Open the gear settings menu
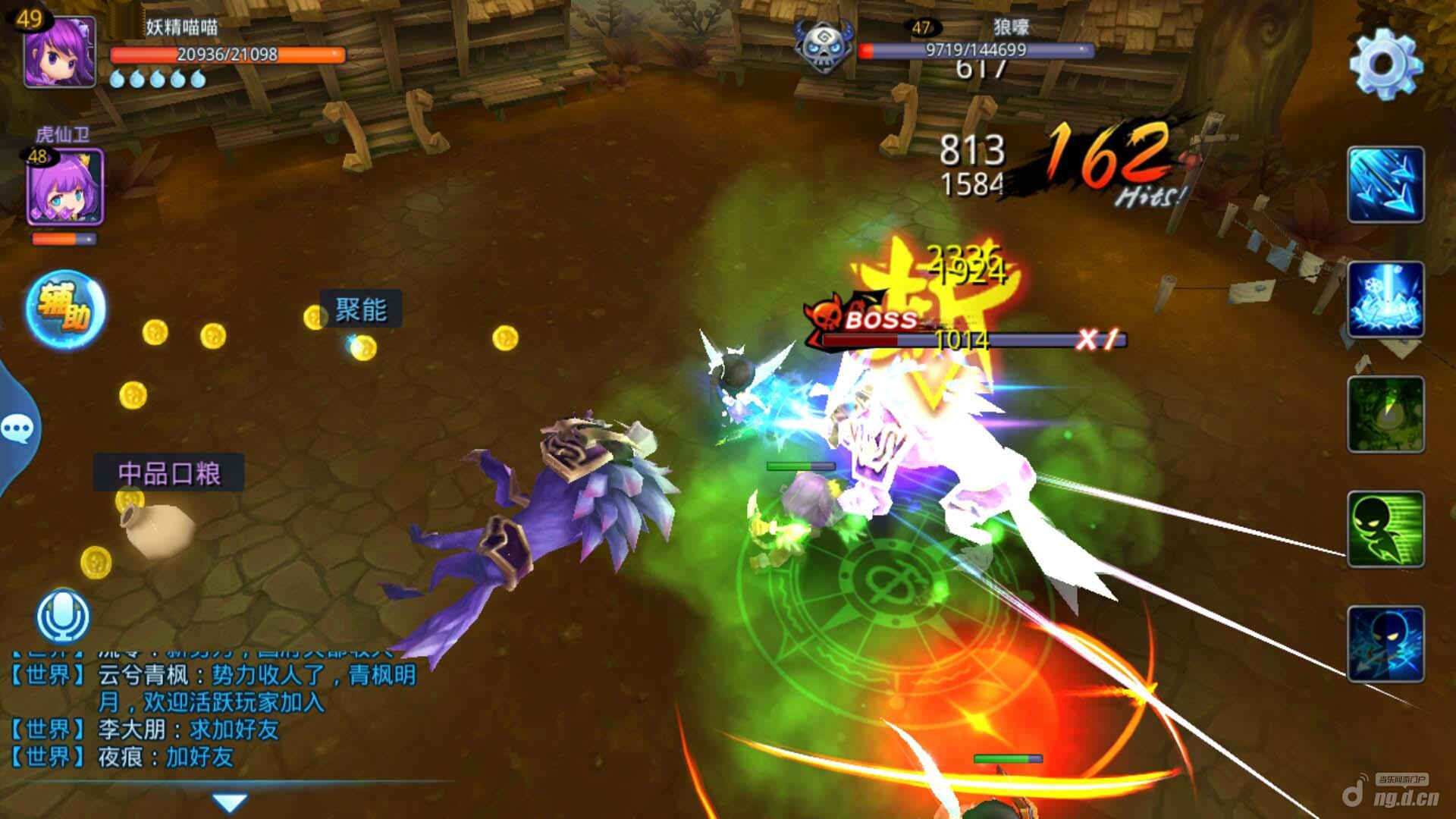The image size is (1456, 819). 1385,64
